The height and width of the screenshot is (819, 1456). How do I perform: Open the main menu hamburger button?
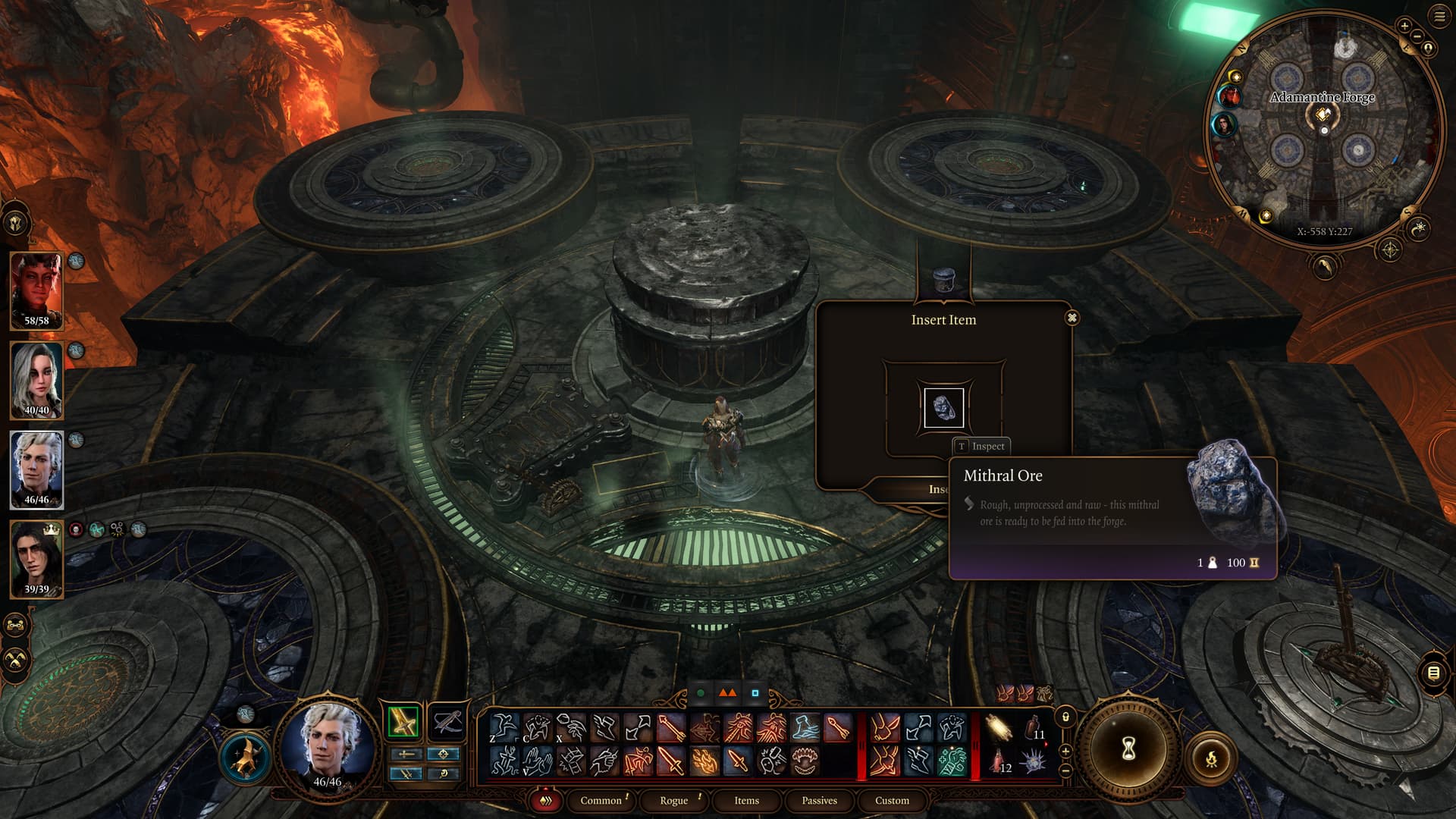pyautogui.click(x=1439, y=17)
